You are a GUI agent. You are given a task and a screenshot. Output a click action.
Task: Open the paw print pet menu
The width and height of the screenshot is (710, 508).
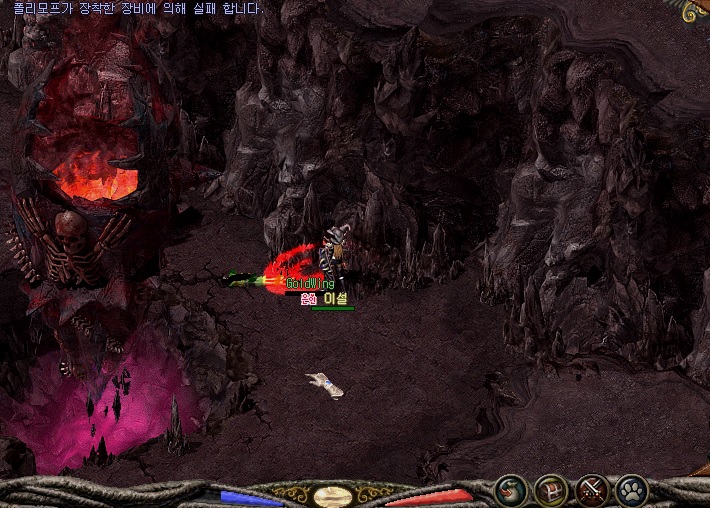tap(633, 491)
